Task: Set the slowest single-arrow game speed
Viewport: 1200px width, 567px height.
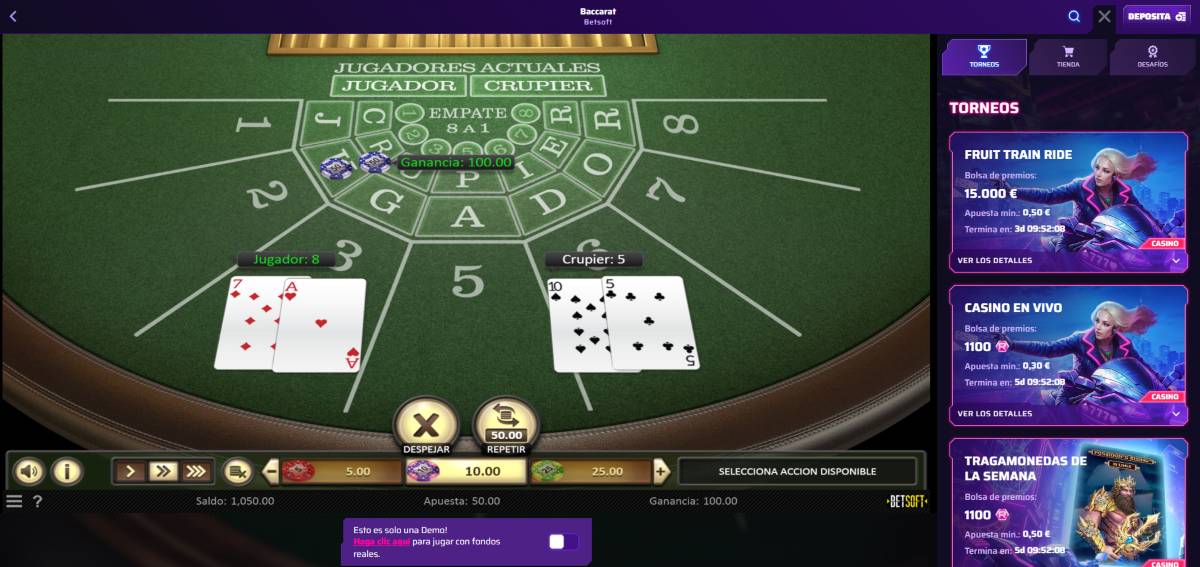Action: click(129, 471)
